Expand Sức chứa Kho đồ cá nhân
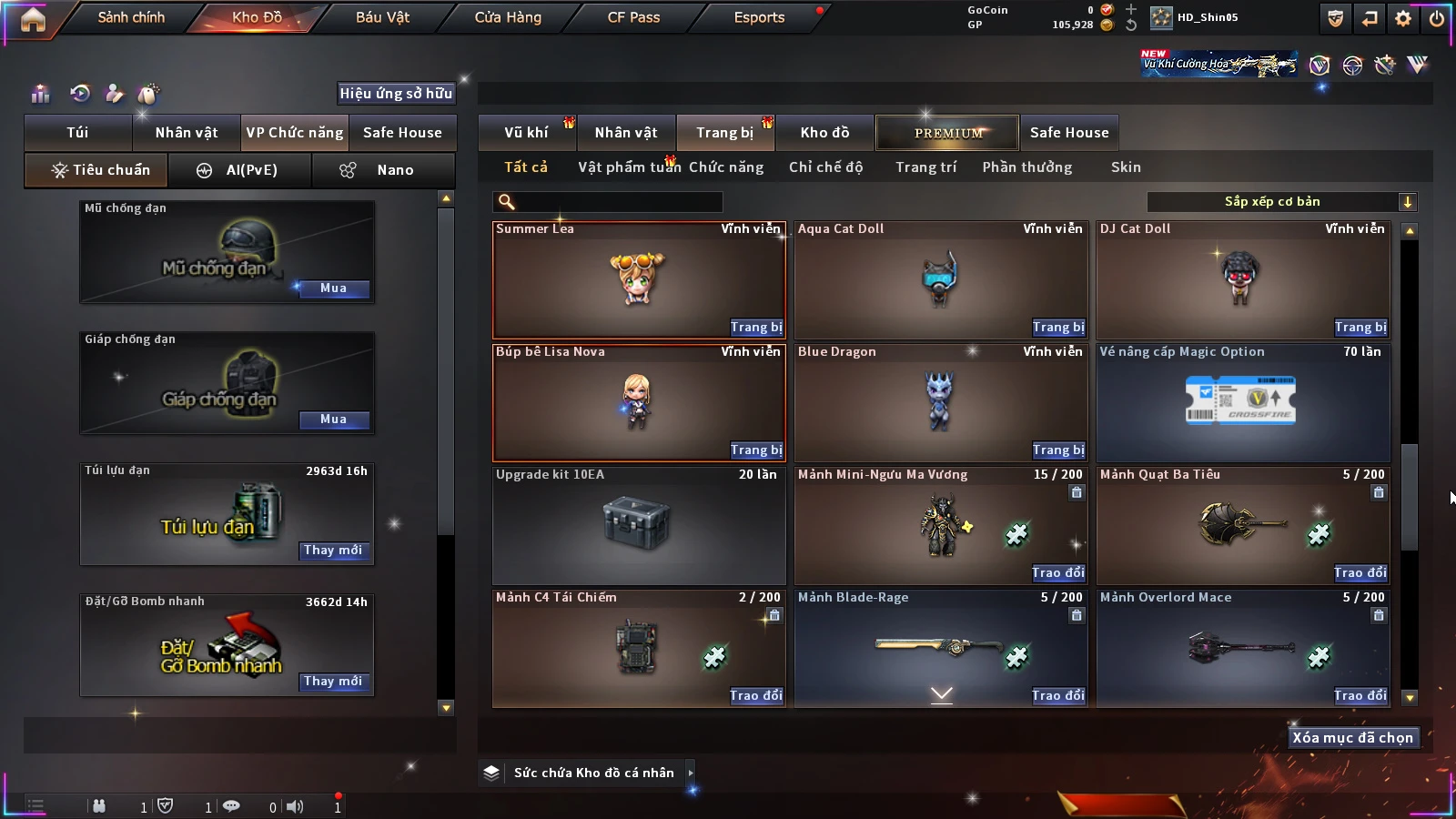Viewport: 1456px width, 819px height. 691,773
